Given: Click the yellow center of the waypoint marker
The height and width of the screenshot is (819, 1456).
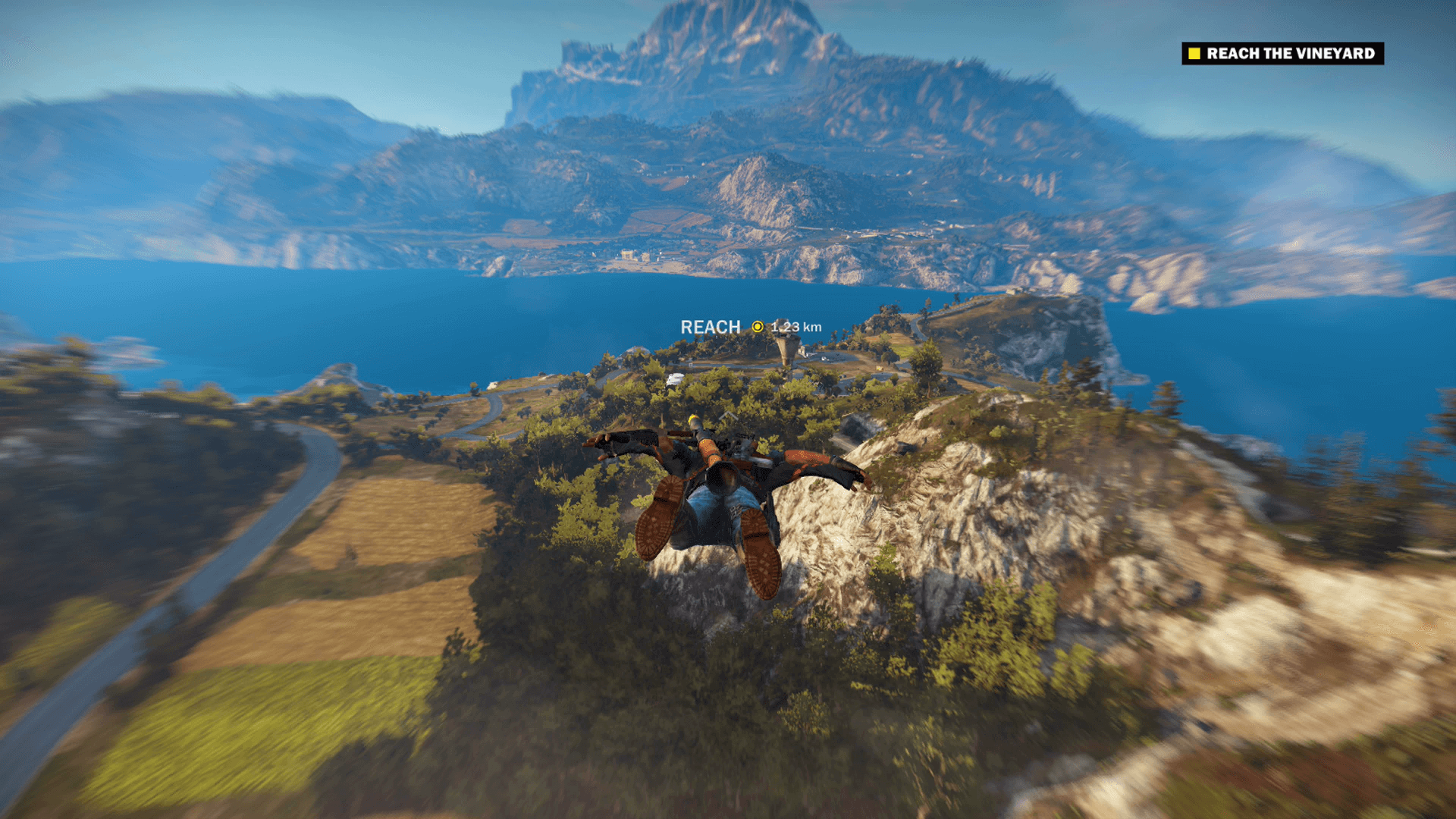Looking at the screenshot, I should click(758, 328).
